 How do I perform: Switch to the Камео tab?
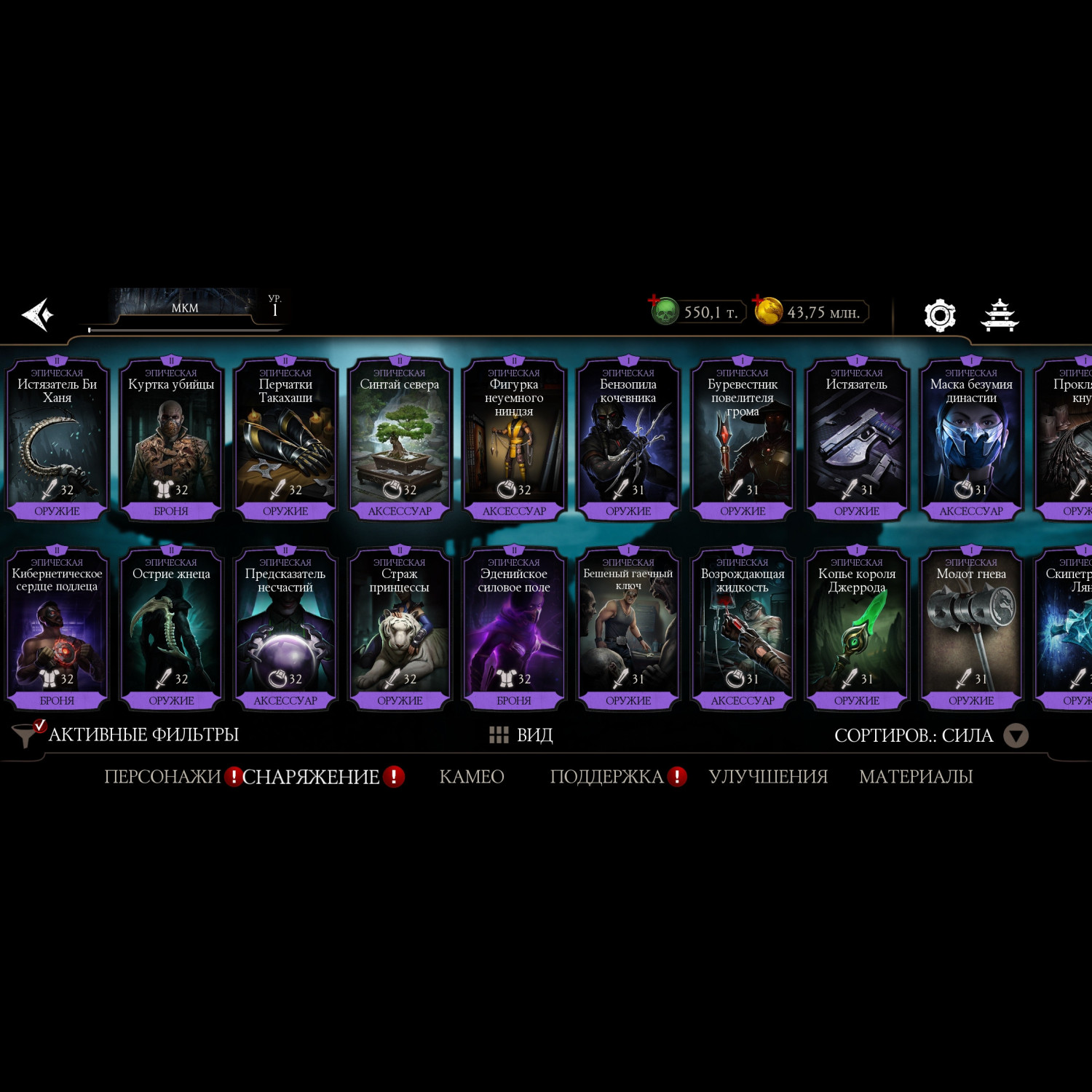[472, 777]
